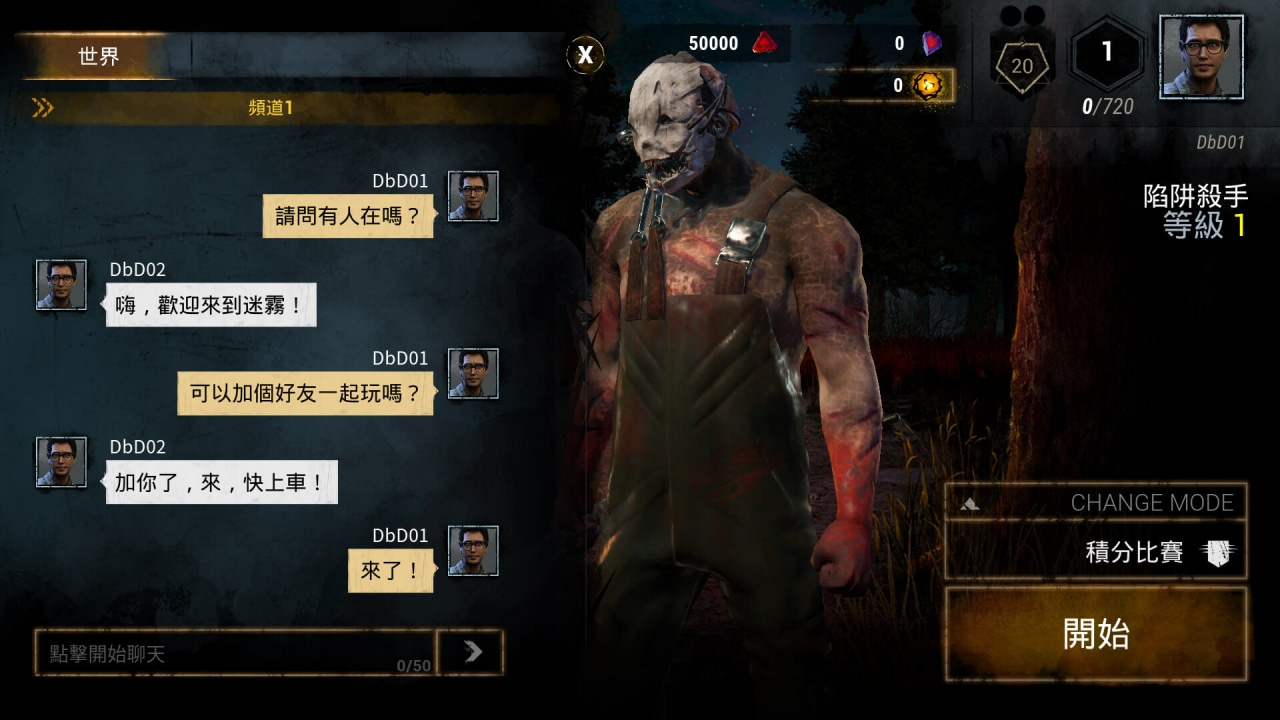The width and height of the screenshot is (1280, 720).
Task: Click the triangle icon inside CHANGE MODE
Action: (968, 503)
